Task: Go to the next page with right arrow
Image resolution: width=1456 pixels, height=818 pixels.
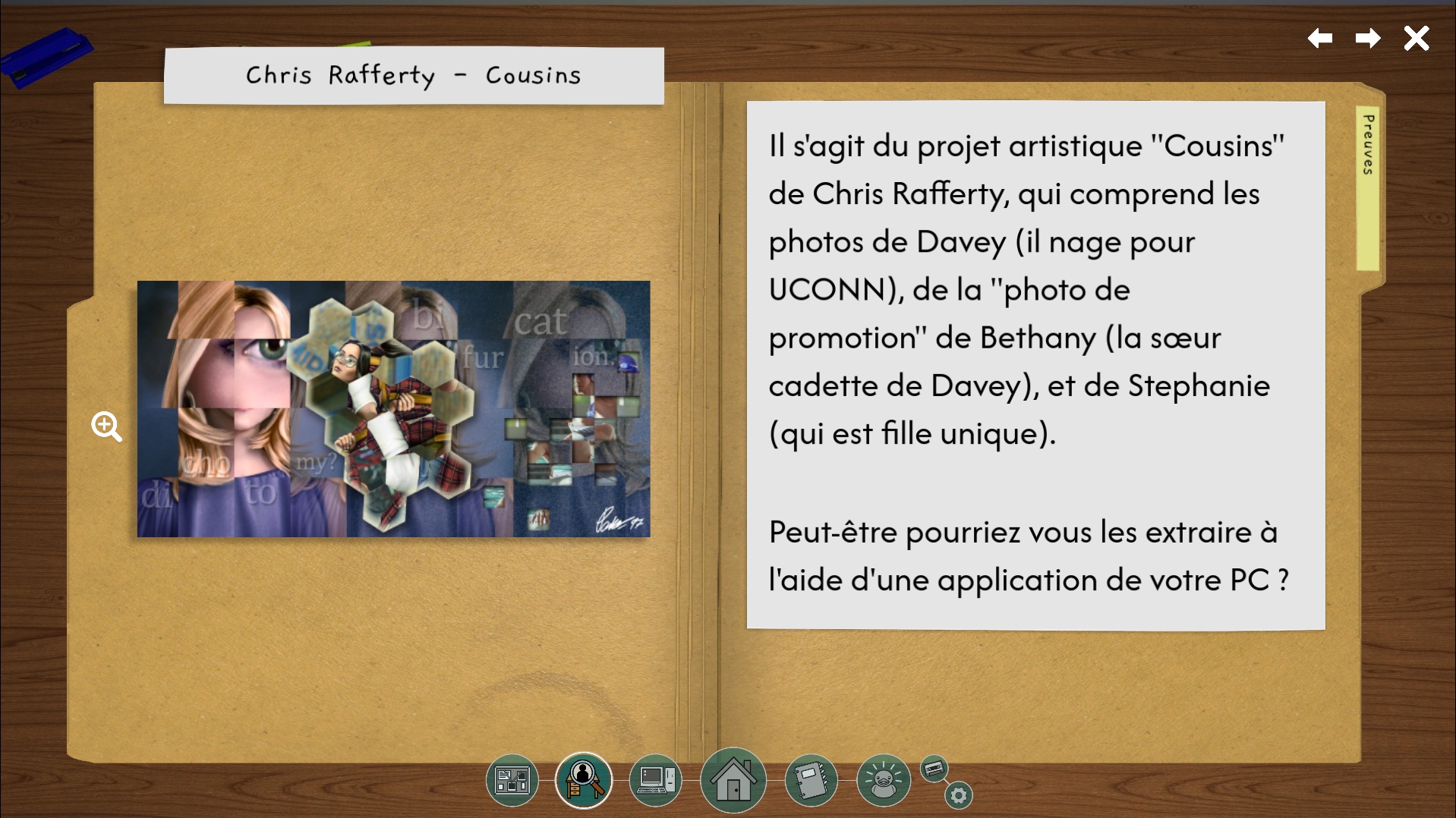Action: coord(1367,38)
